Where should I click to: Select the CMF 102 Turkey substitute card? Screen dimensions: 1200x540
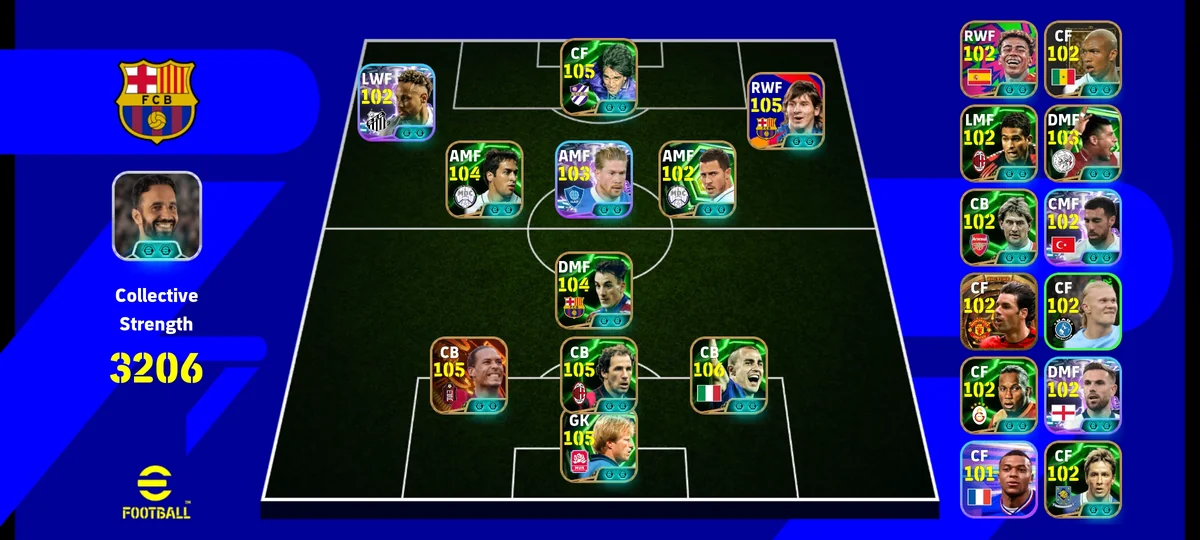point(1083,228)
